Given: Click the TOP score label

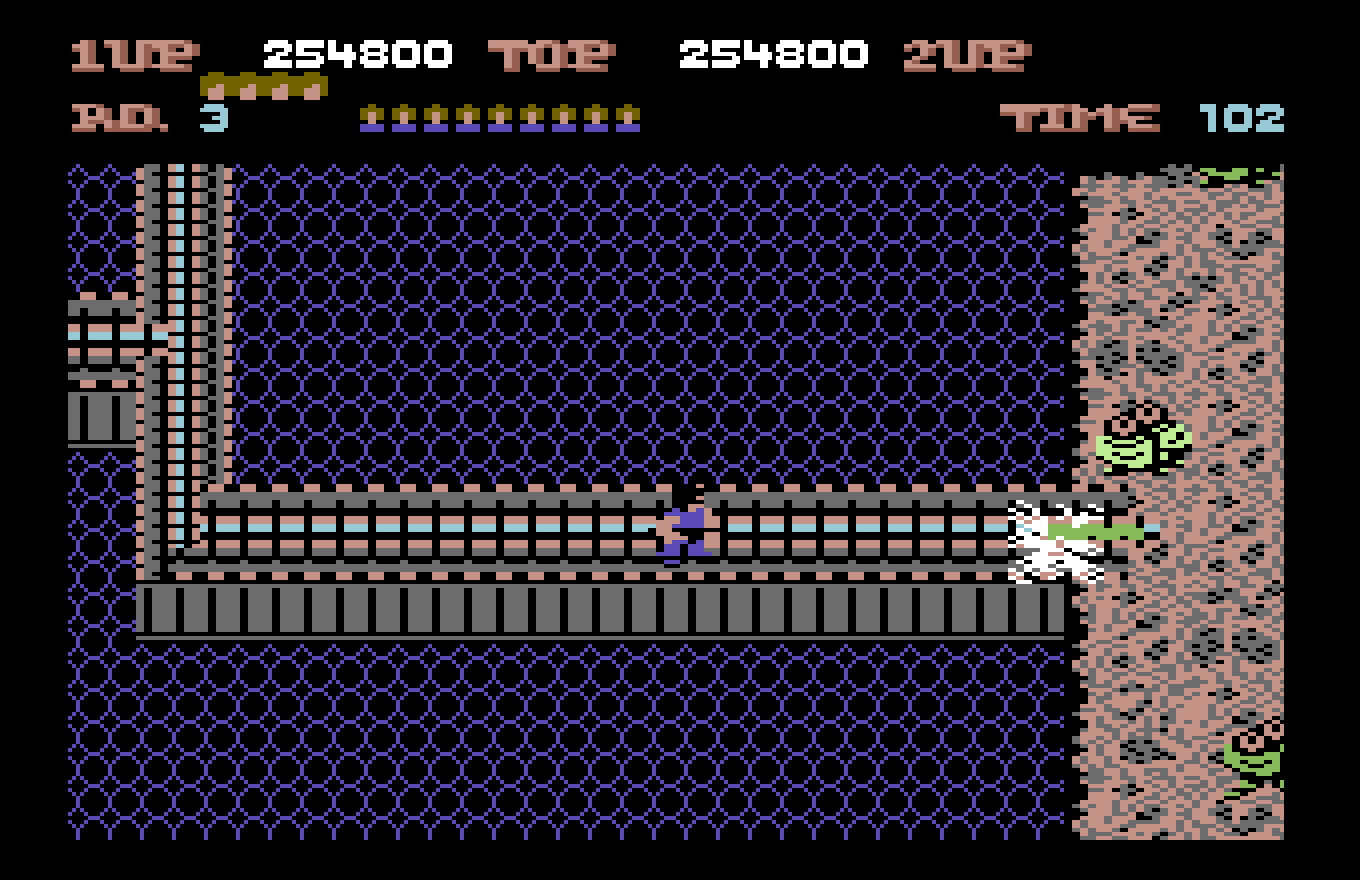Looking at the screenshot, I should [x=551, y=55].
